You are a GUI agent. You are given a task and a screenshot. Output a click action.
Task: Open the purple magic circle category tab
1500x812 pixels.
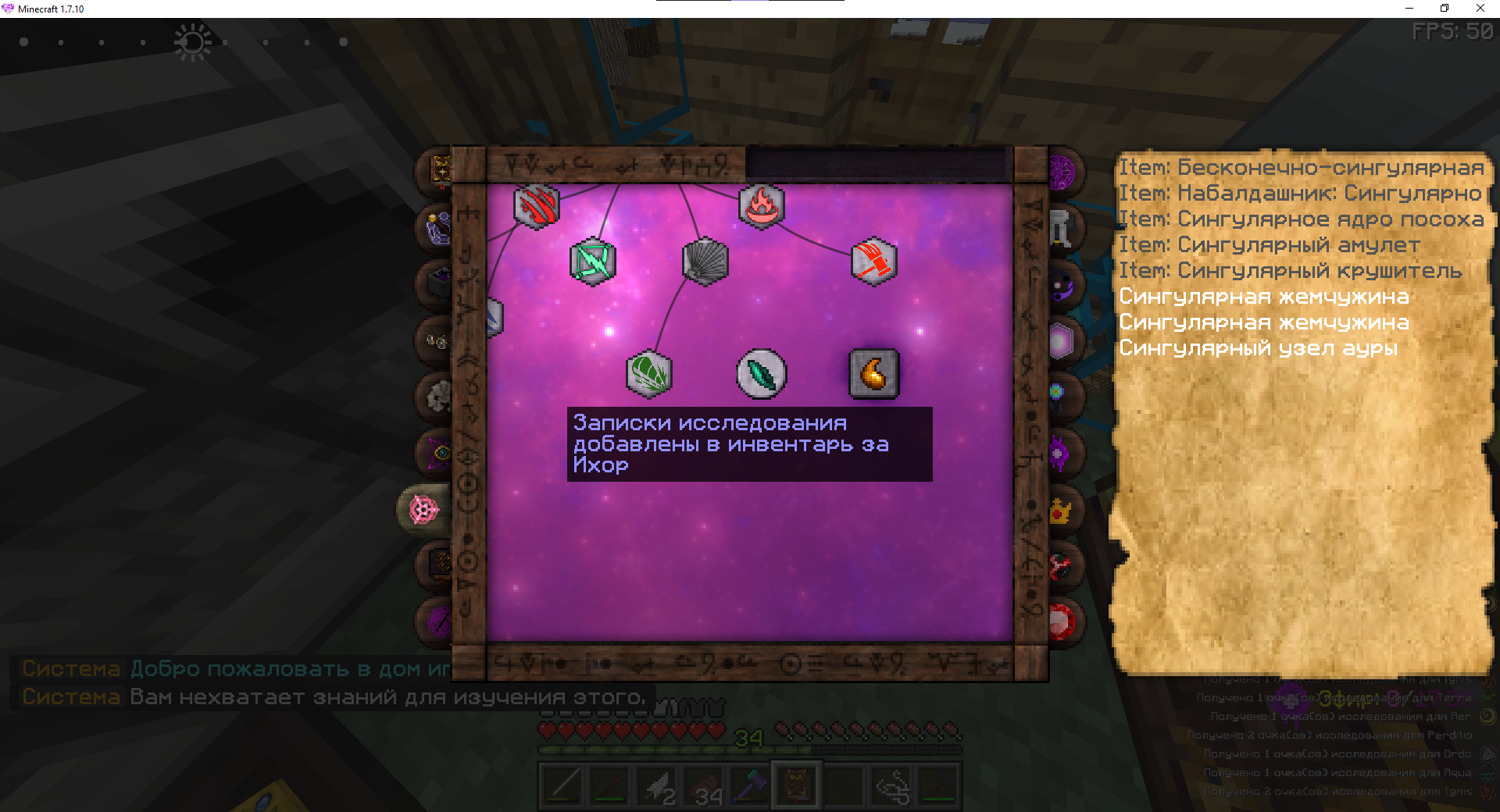click(1061, 173)
